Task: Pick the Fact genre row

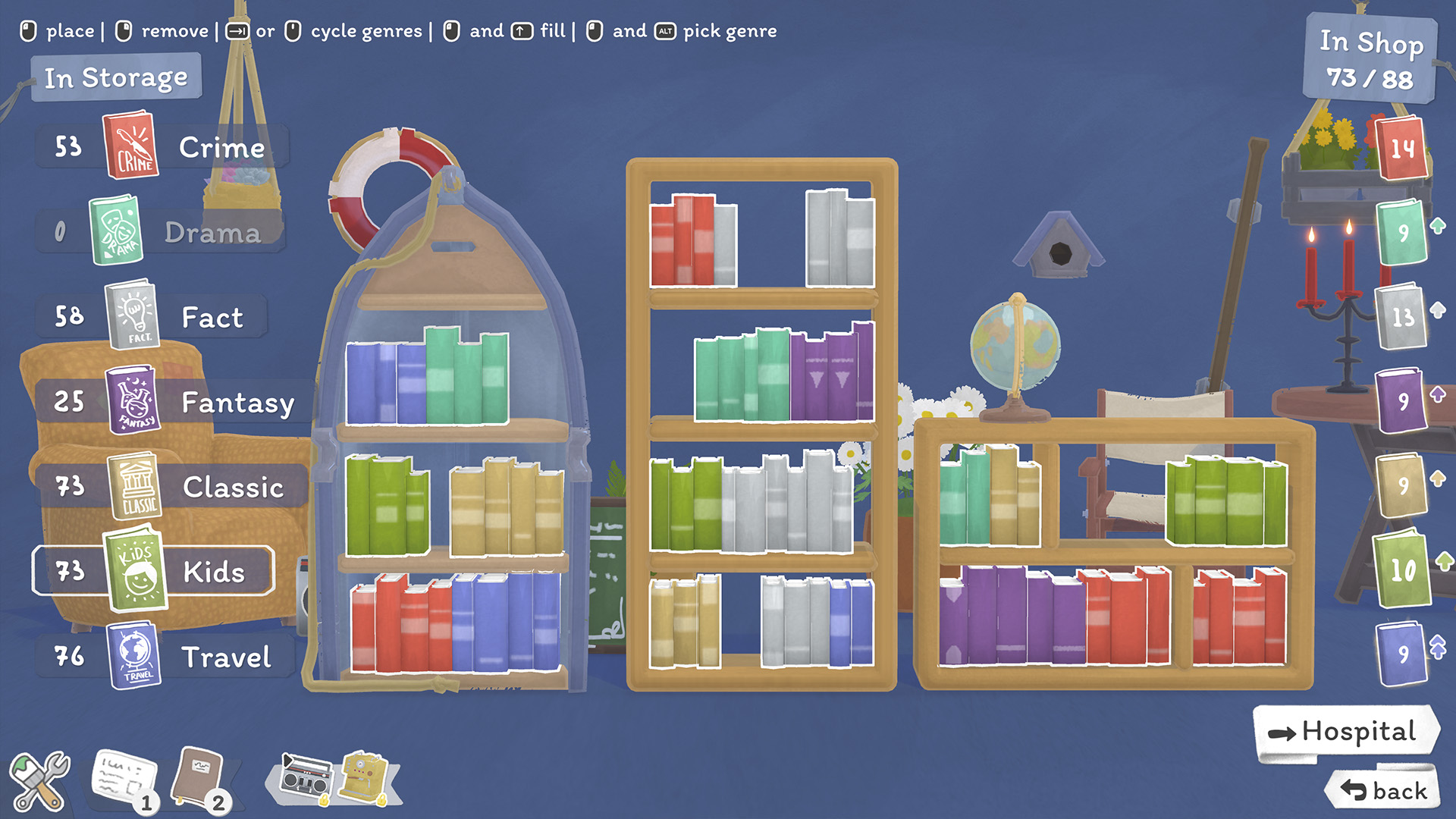Action: pyautogui.click(x=152, y=316)
